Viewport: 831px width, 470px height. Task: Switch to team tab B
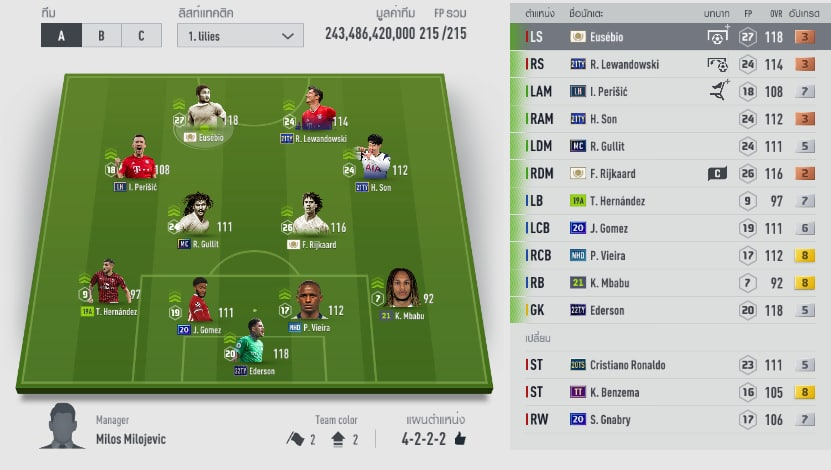(101, 36)
